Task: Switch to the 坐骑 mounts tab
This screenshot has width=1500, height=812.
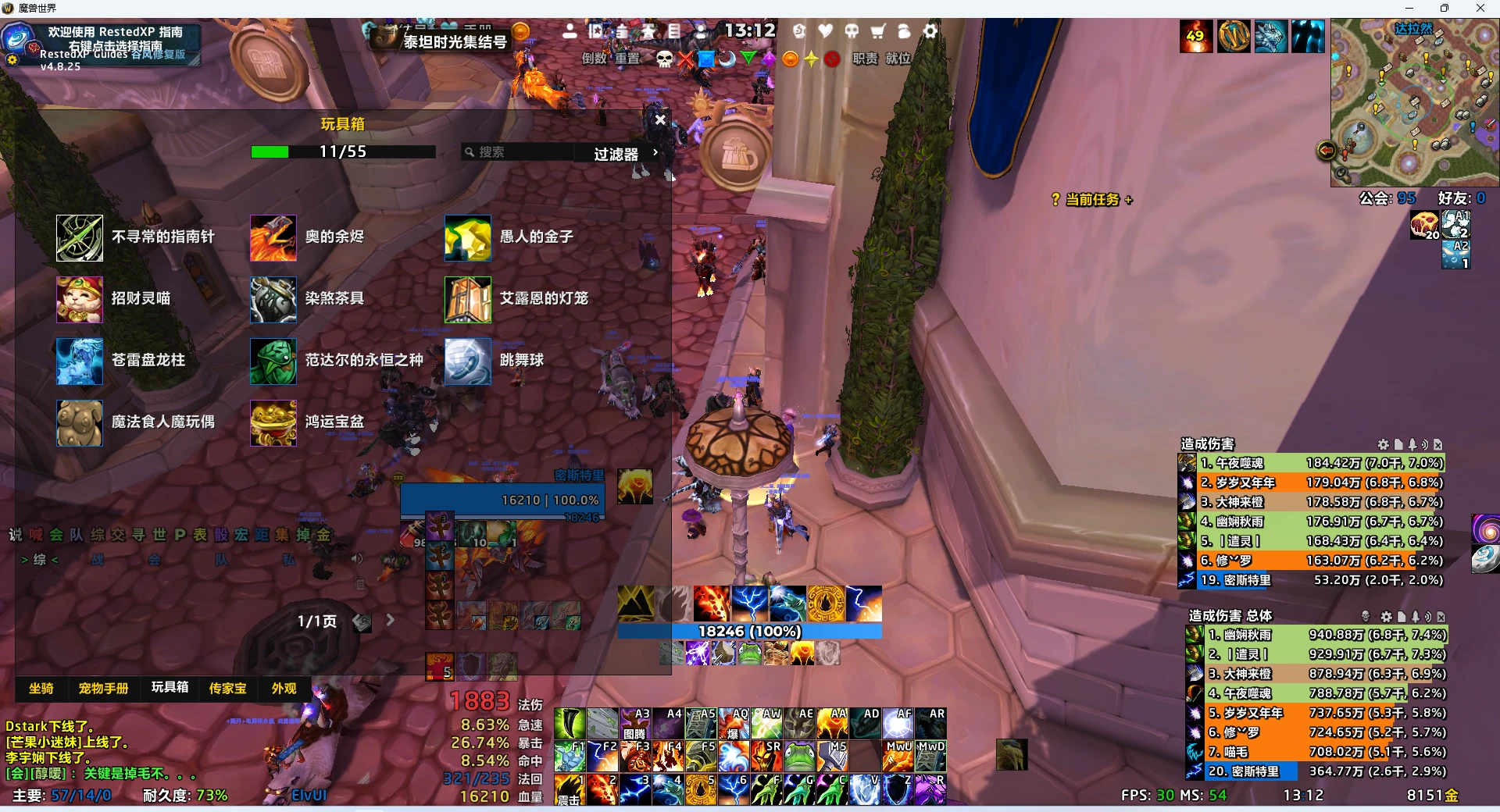Action: [41, 688]
